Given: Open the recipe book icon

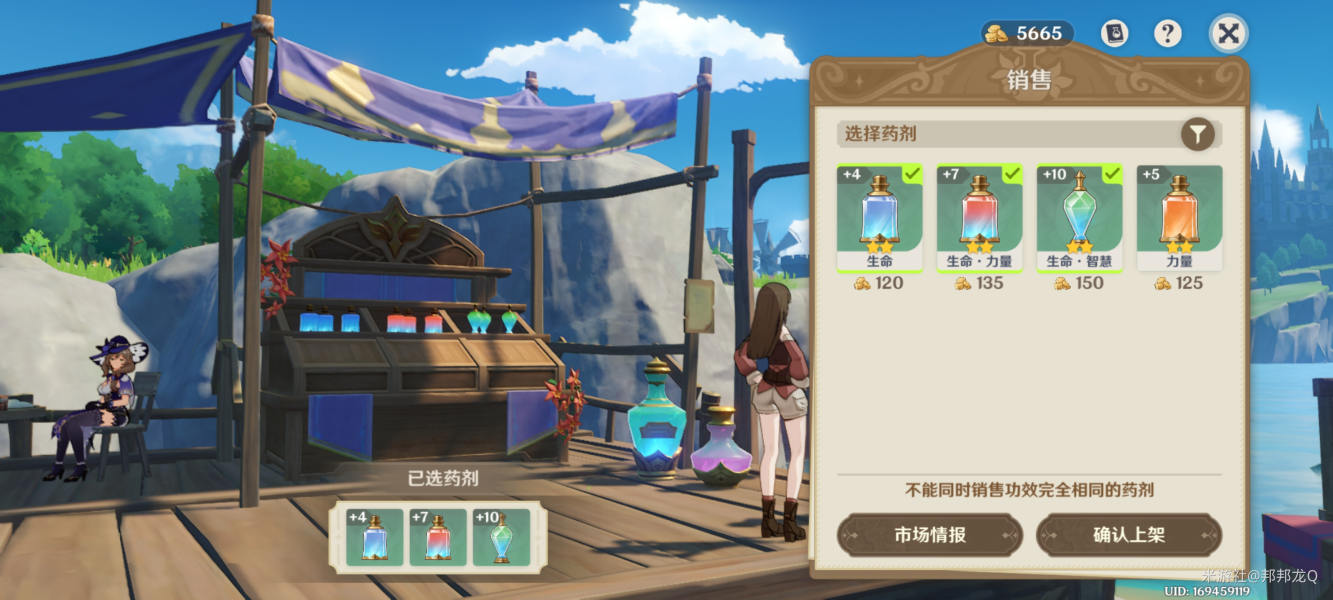Looking at the screenshot, I should (1114, 34).
